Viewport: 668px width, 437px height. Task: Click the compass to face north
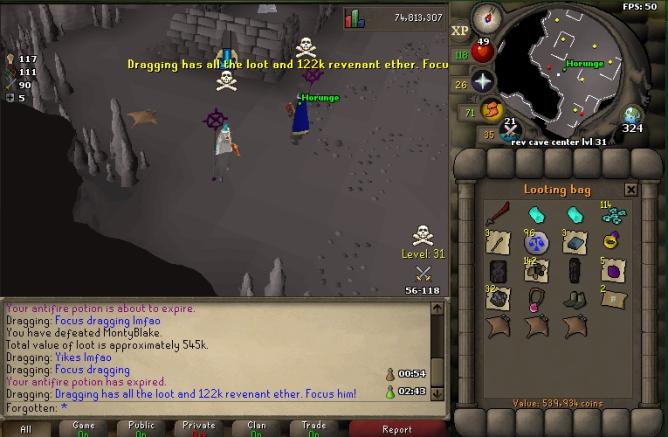point(488,16)
